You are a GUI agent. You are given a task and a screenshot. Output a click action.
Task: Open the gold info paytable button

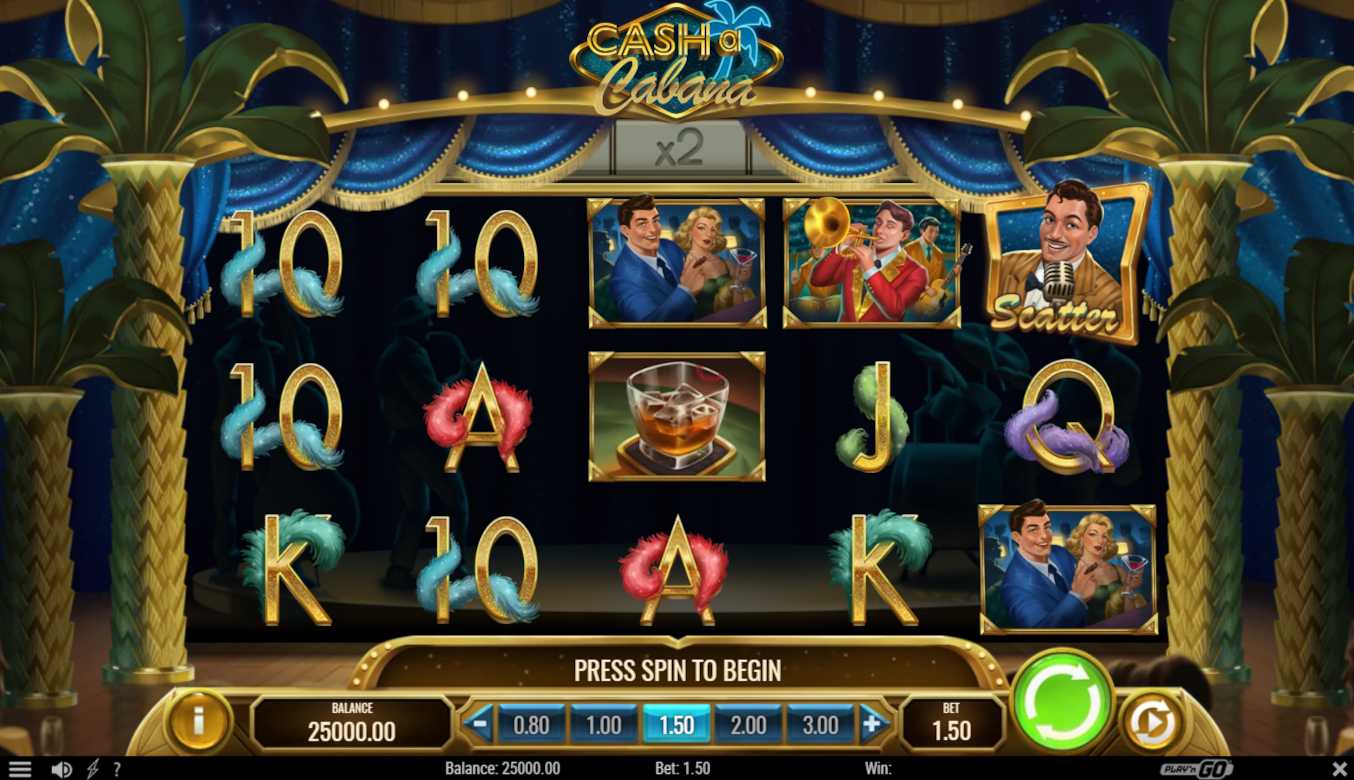click(198, 722)
